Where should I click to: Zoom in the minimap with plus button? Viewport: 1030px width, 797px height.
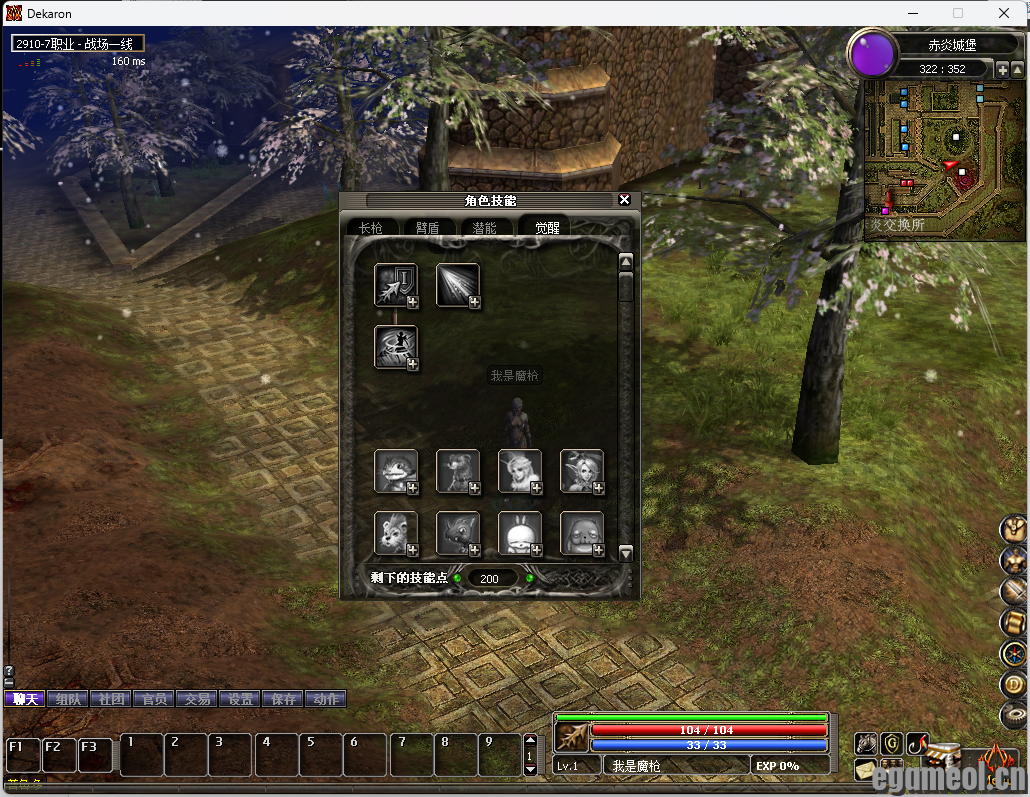coord(1003,69)
